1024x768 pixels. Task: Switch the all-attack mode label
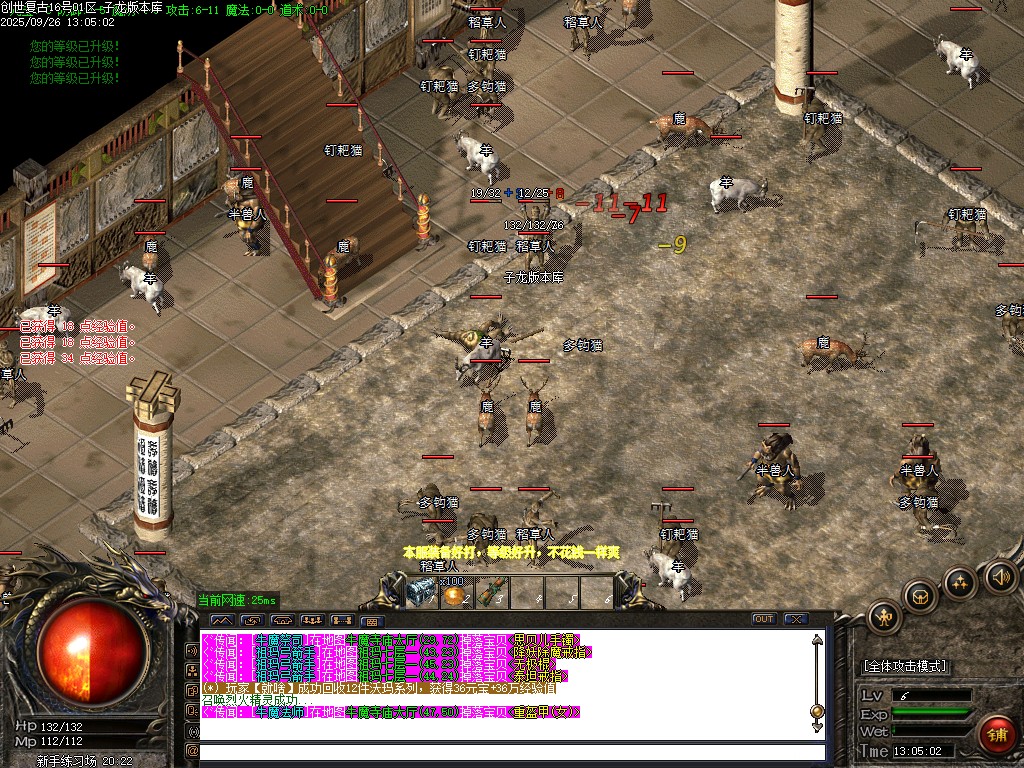click(905, 666)
